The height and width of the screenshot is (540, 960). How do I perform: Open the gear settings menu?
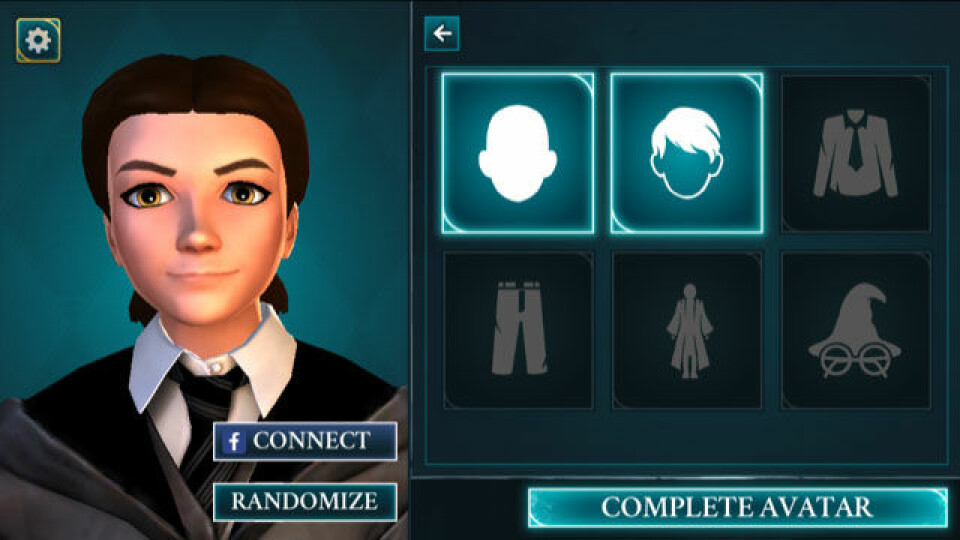tap(38, 40)
